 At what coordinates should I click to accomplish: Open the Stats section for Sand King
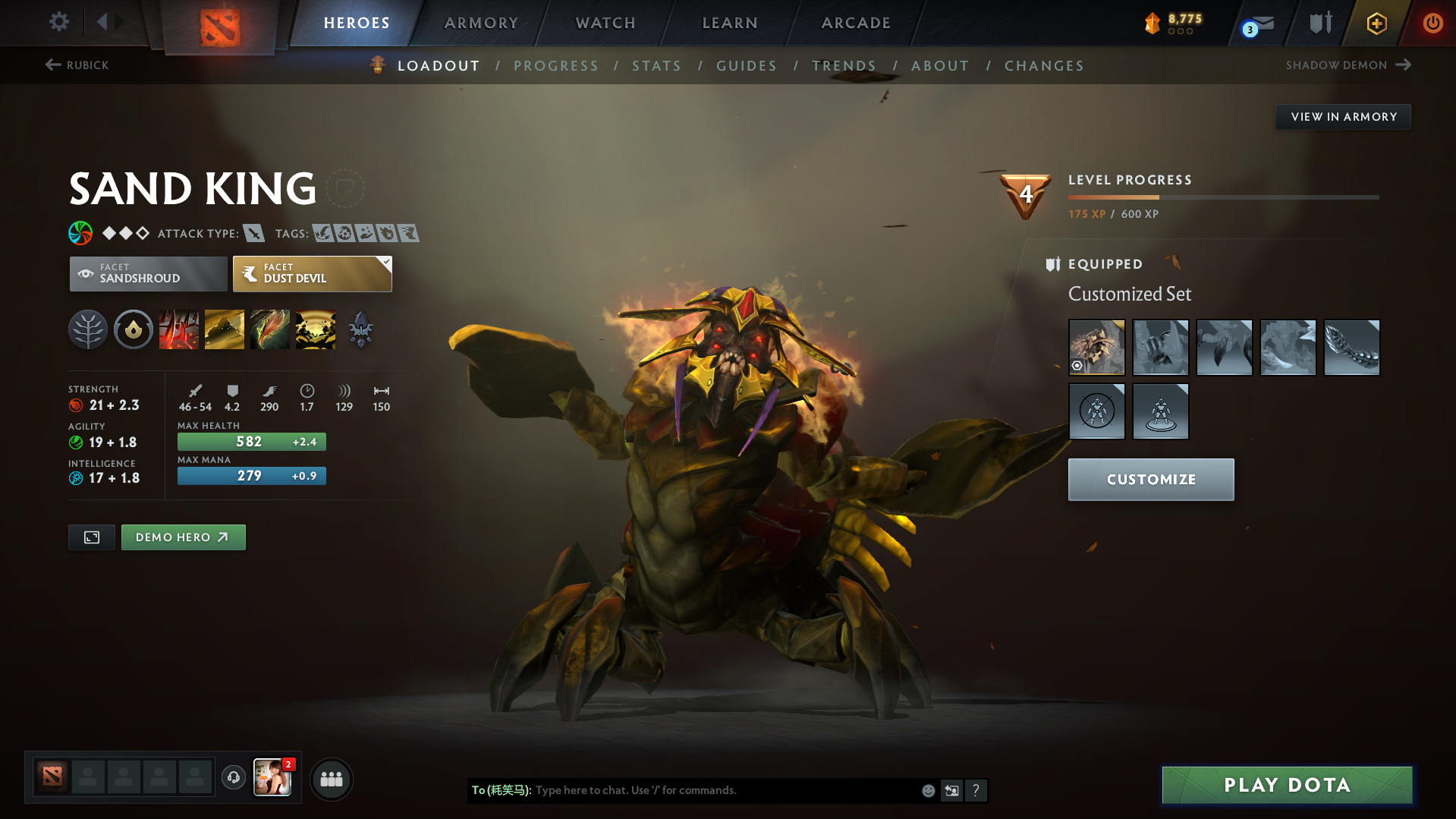click(x=656, y=65)
